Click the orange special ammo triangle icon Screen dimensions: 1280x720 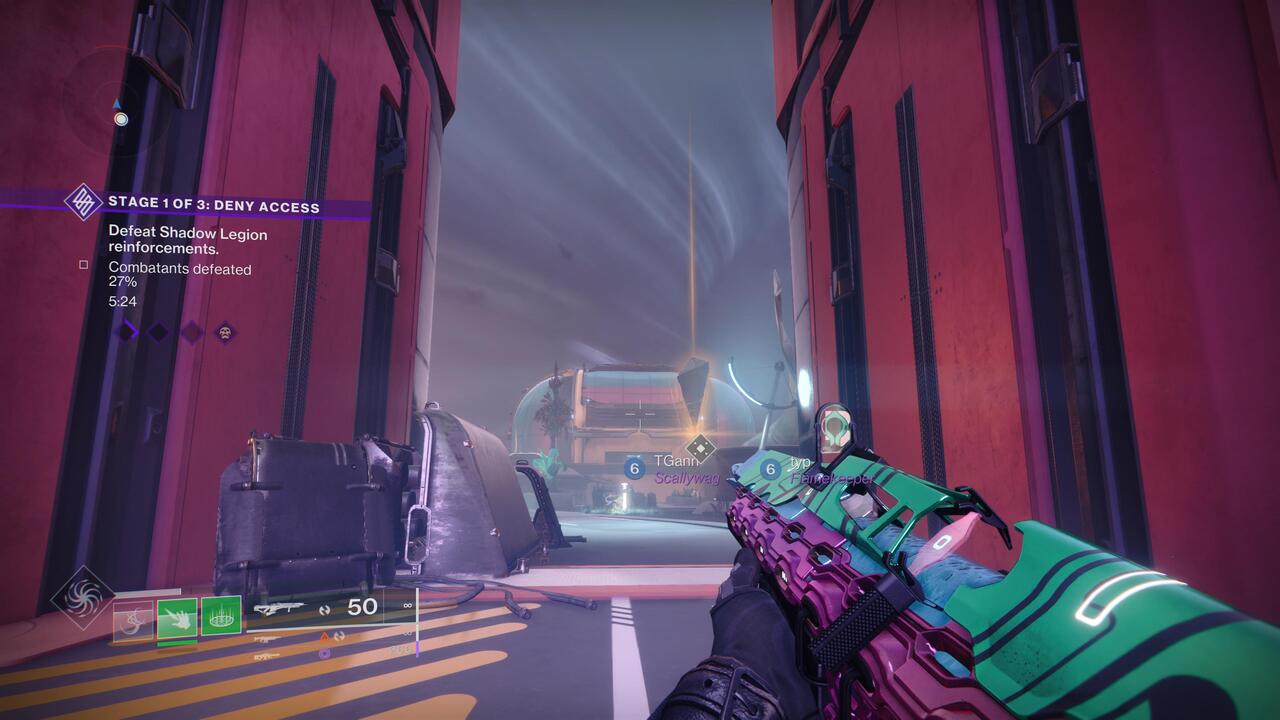(x=324, y=636)
